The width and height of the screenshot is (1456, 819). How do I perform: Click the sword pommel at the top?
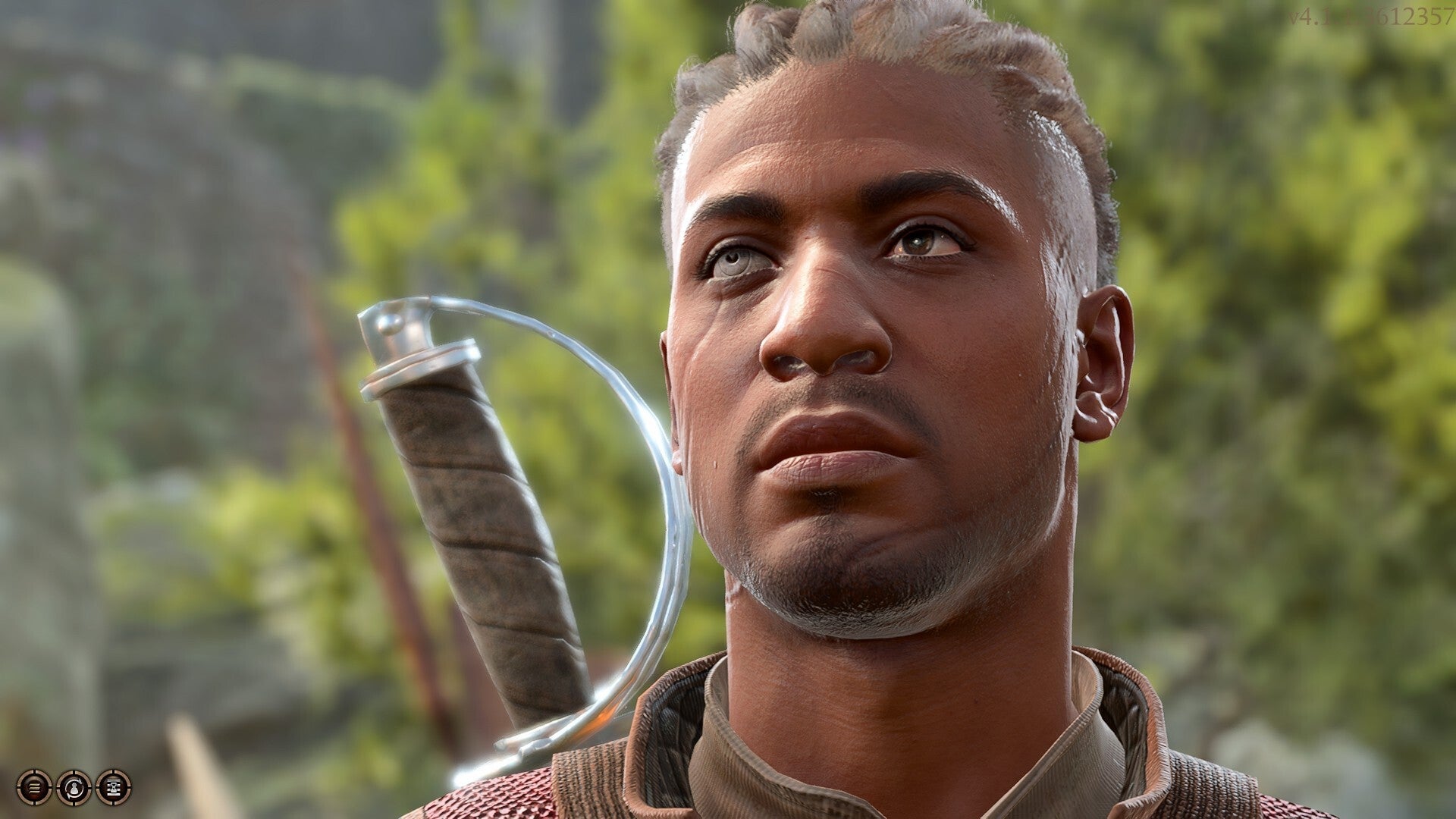click(x=394, y=326)
